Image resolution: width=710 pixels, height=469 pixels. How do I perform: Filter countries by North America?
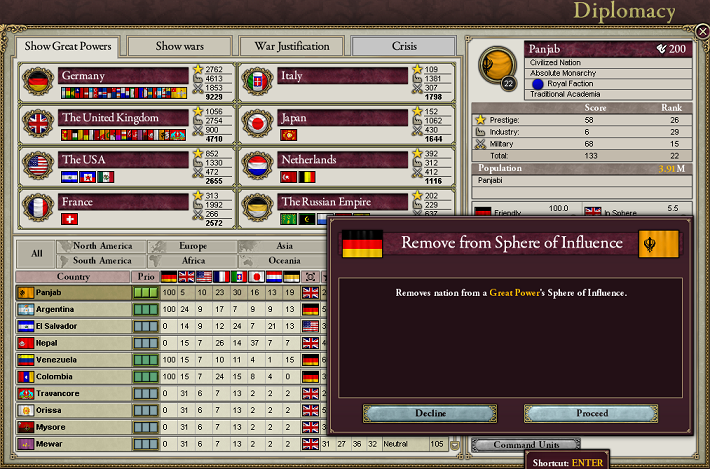pyautogui.click(x=103, y=246)
